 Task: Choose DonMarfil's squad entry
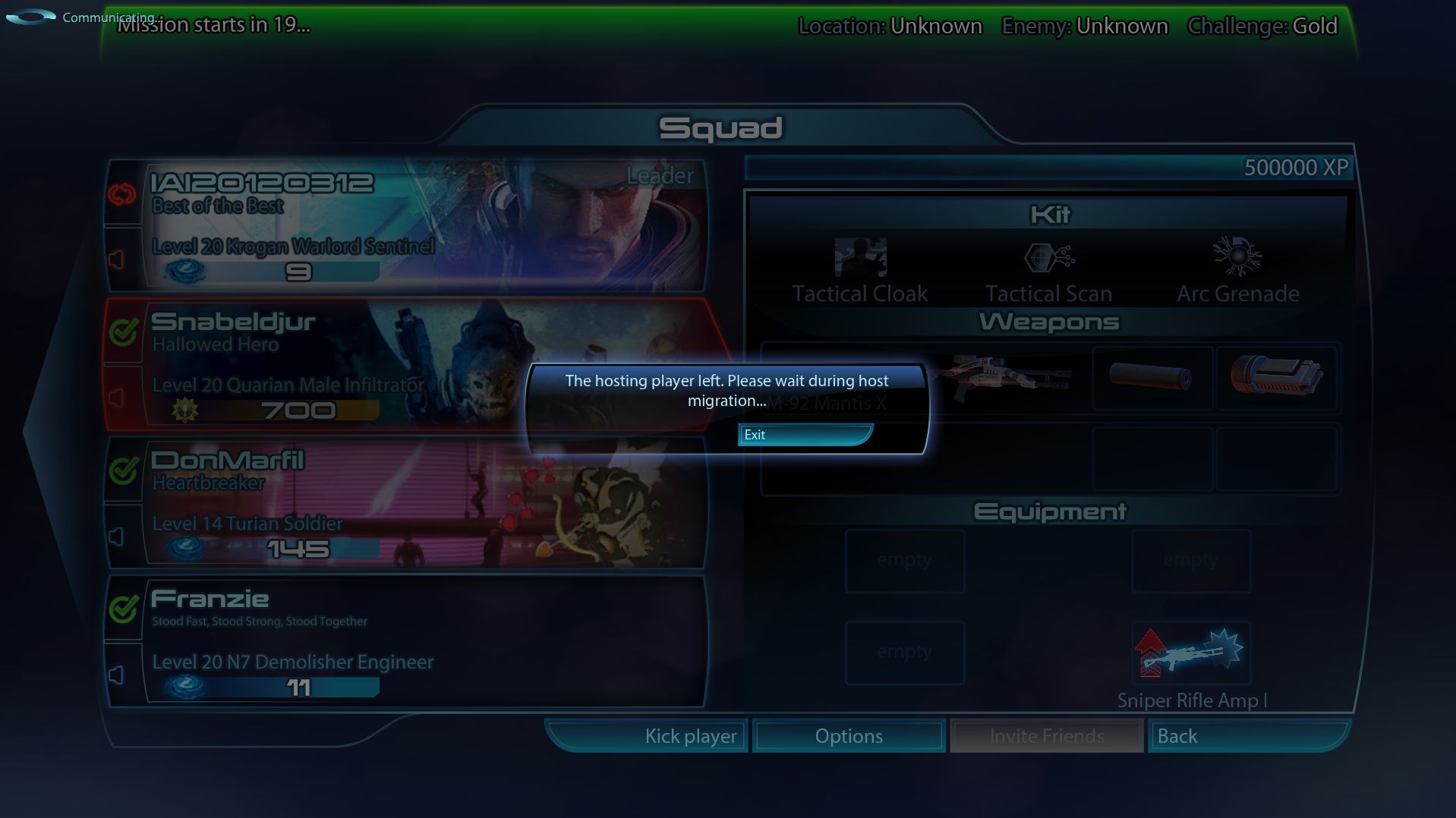pyautogui.click(x=425, y=502)
